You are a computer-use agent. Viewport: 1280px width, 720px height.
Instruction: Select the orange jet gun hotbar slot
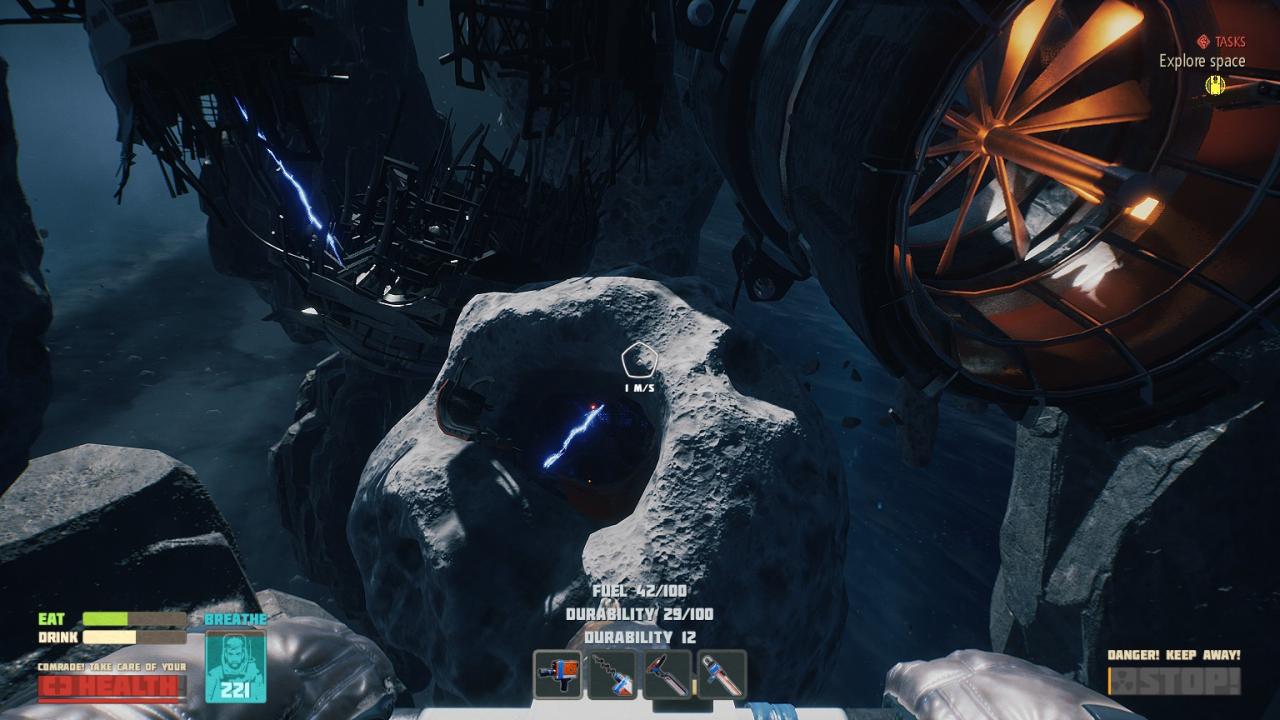[x=559, y=673]
